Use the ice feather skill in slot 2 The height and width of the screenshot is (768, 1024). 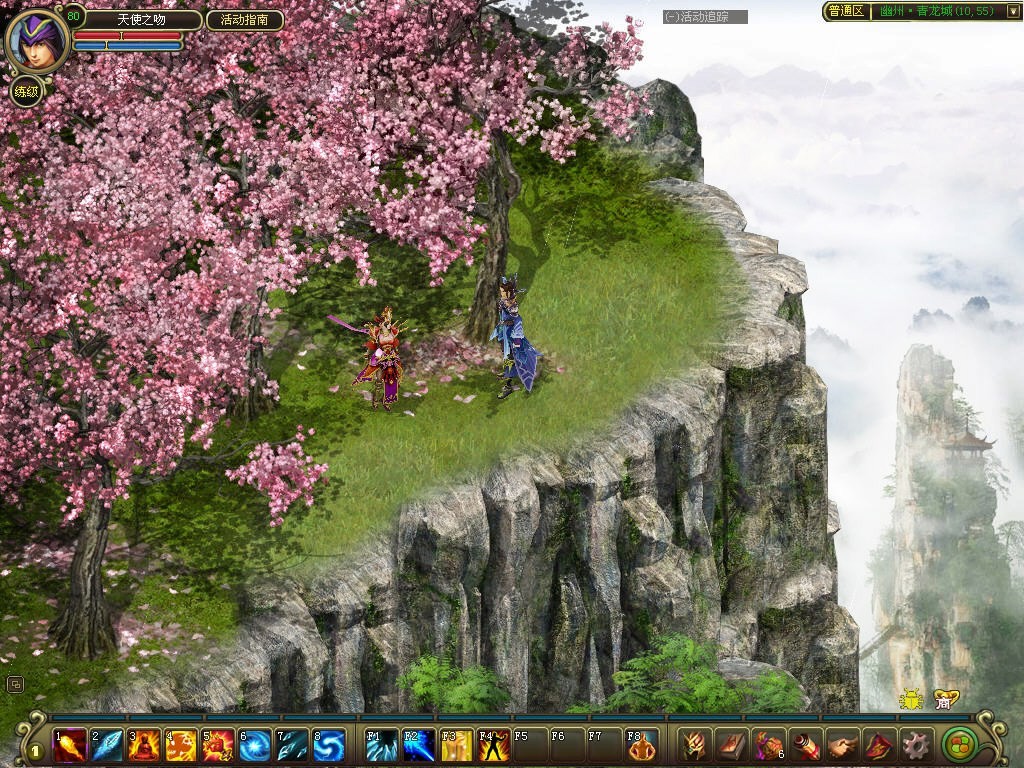107,745
